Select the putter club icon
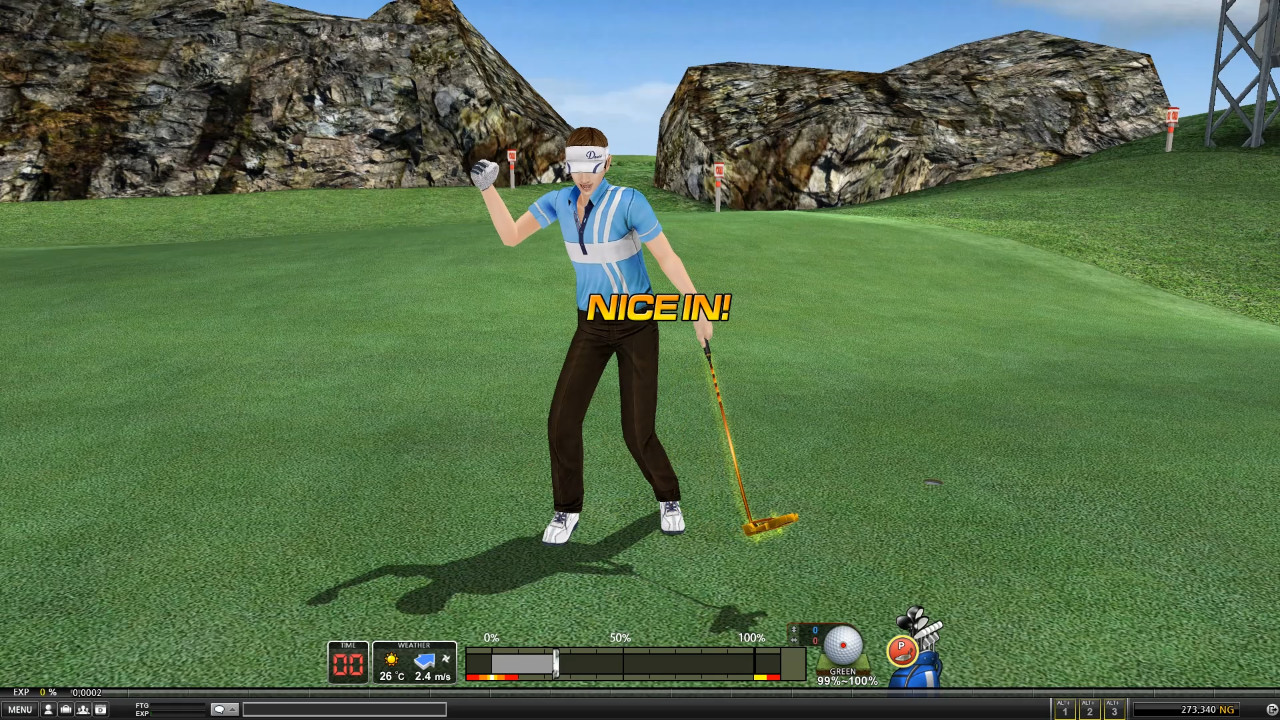Image resolution: width=1280 pixels, height=720 pixels. (903, 650)
